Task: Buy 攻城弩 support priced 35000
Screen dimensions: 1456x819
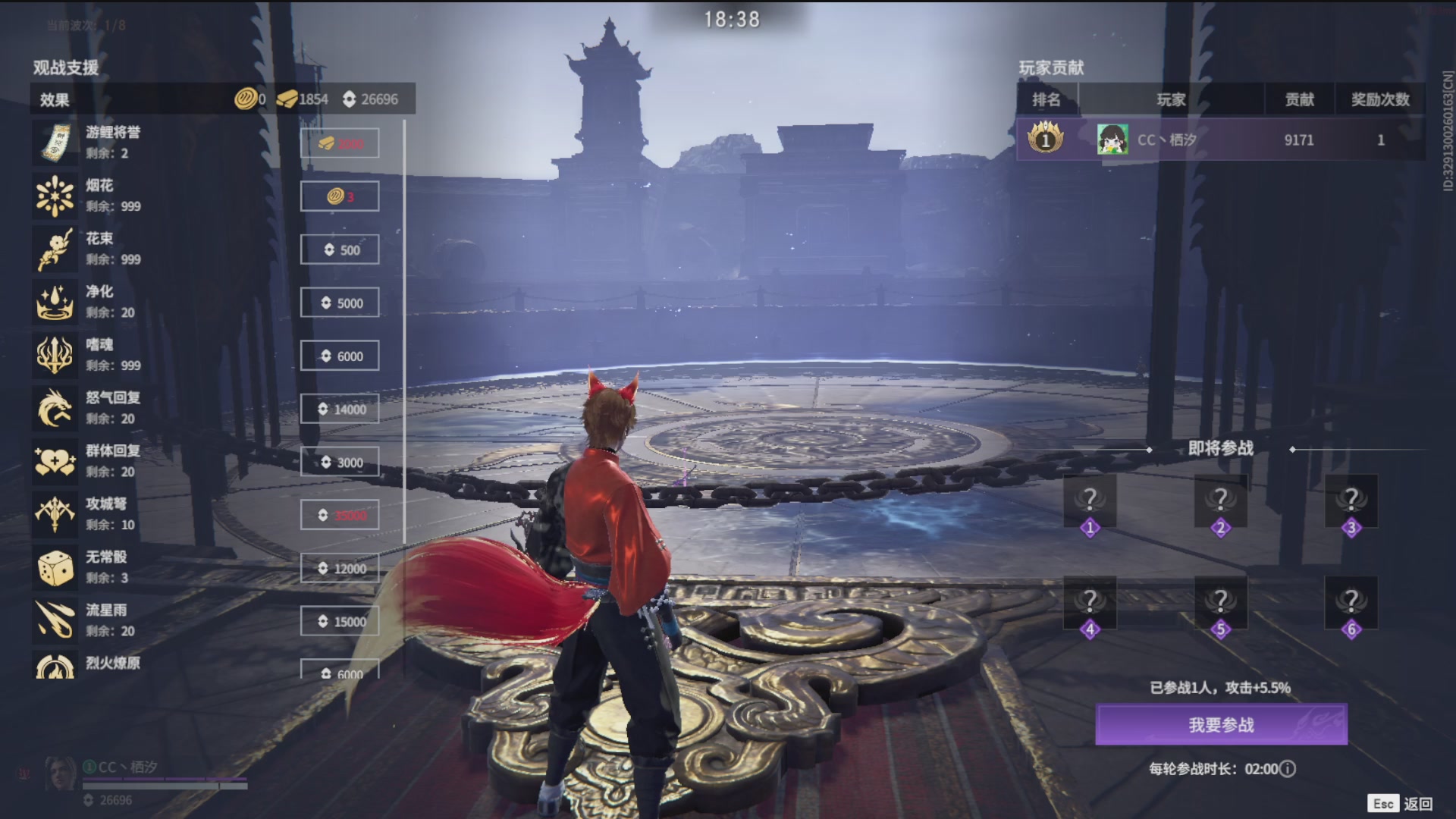Action: [x=340, y=515]
